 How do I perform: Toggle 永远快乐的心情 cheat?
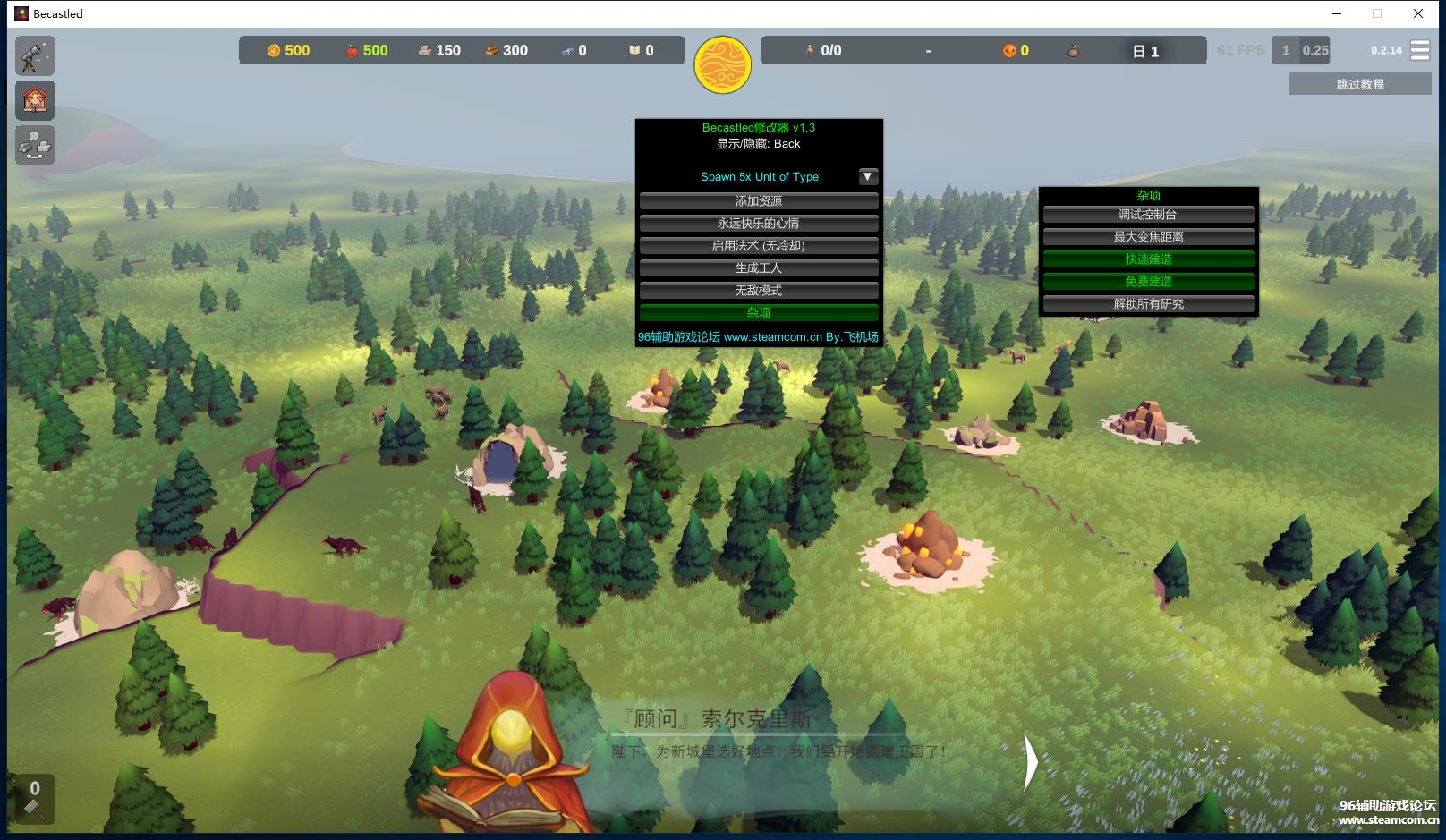pyautogui.click(x=758, y=224)
